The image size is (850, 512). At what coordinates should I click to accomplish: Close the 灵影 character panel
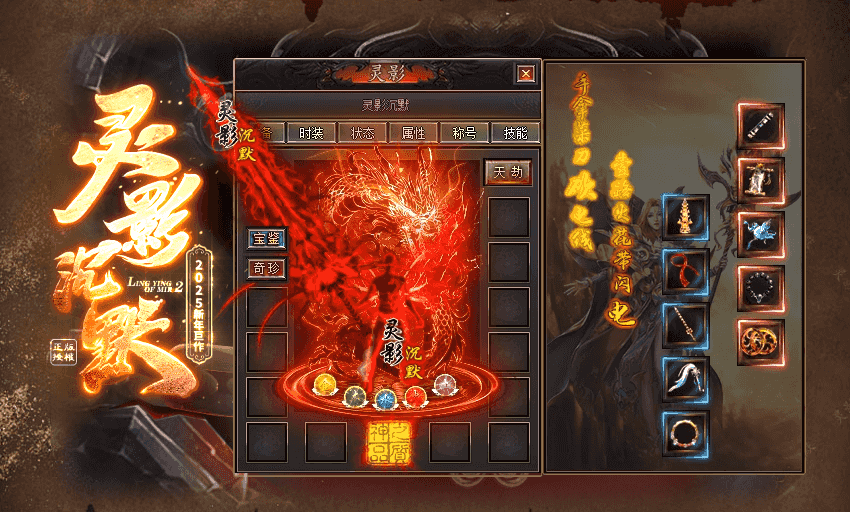point(525,73)
